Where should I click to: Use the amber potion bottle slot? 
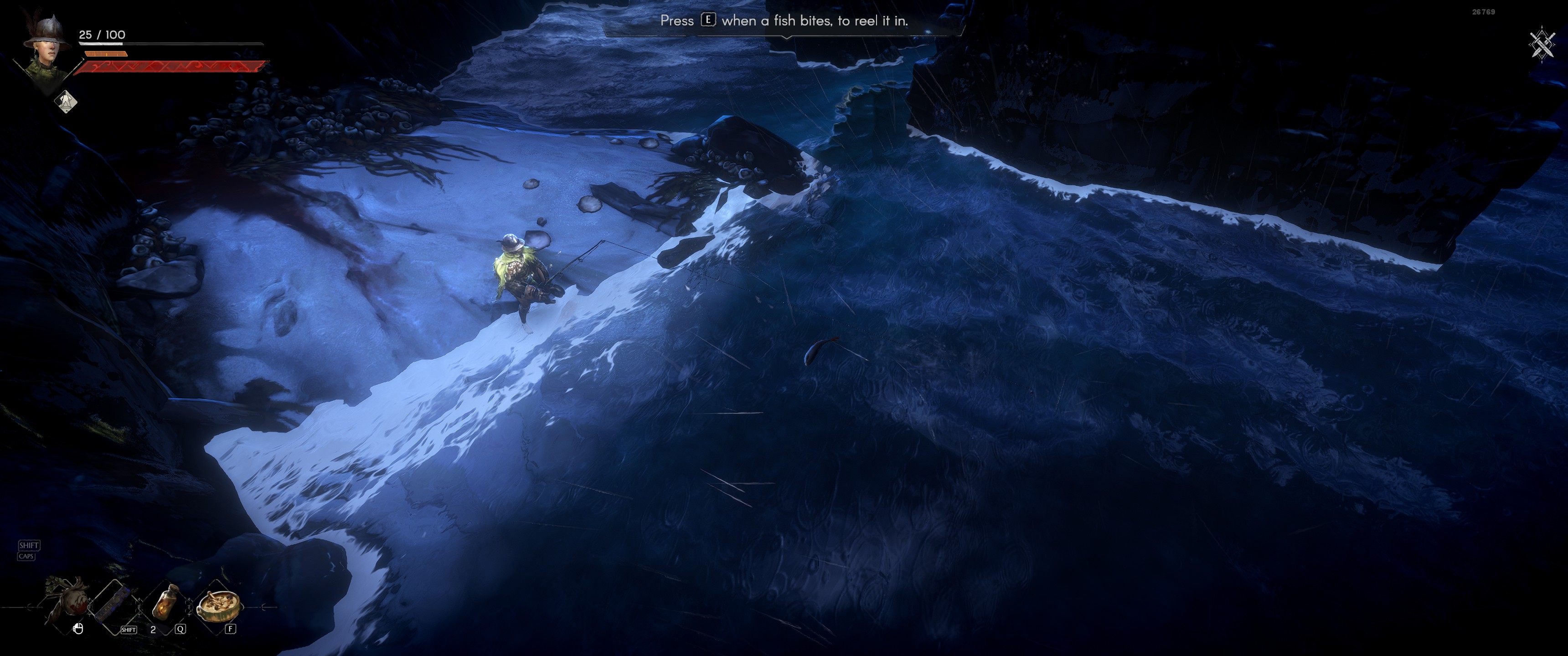point(165,602)
